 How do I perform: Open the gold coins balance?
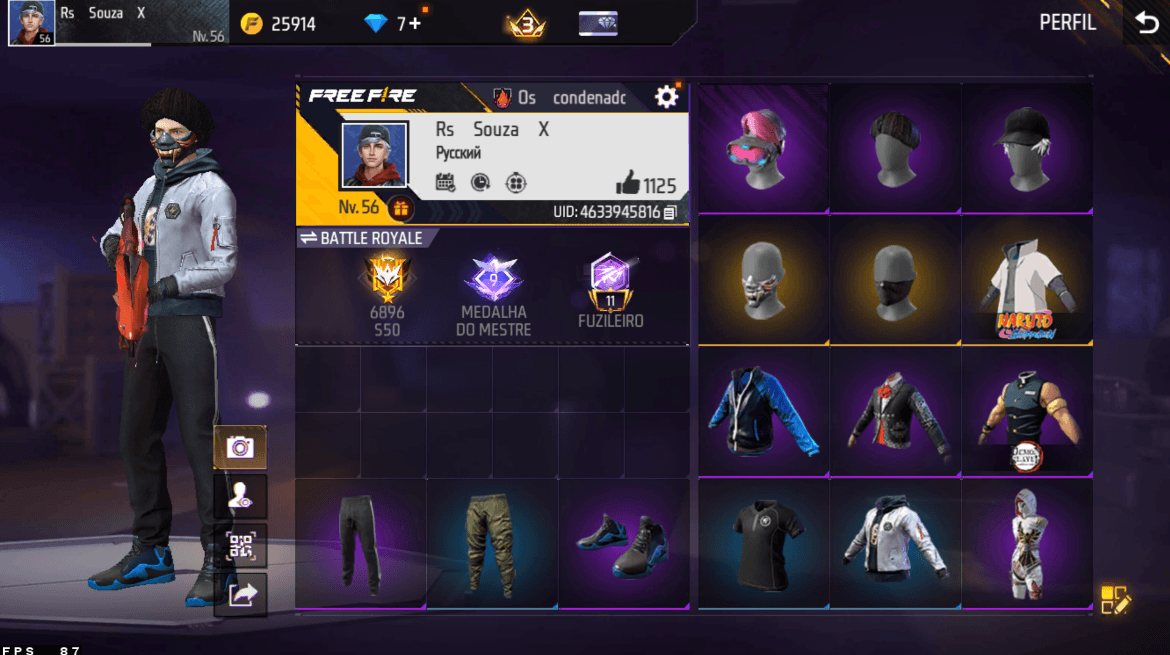(x=279, y=24)
